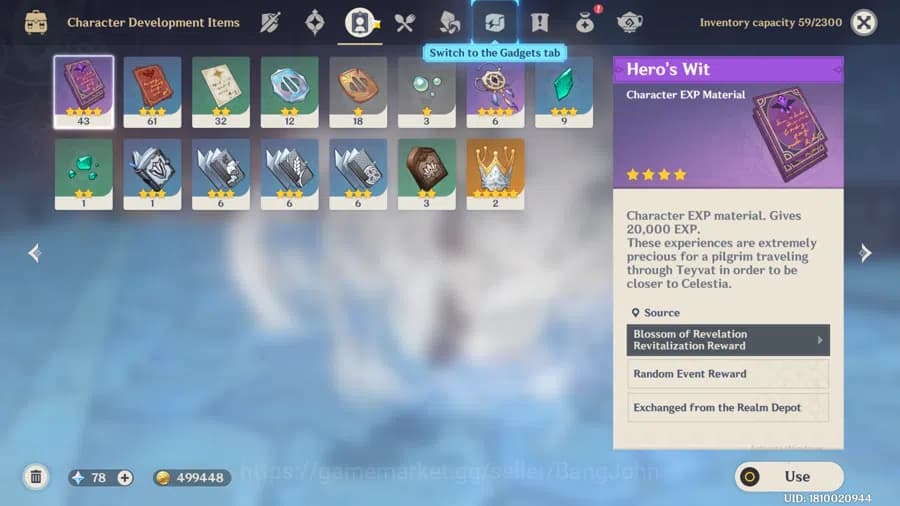Image resolution: width=900 pixels, height=506 pixels.
Task: Select the Hero's Wit item slot
Action: click(x=84, y=92)
